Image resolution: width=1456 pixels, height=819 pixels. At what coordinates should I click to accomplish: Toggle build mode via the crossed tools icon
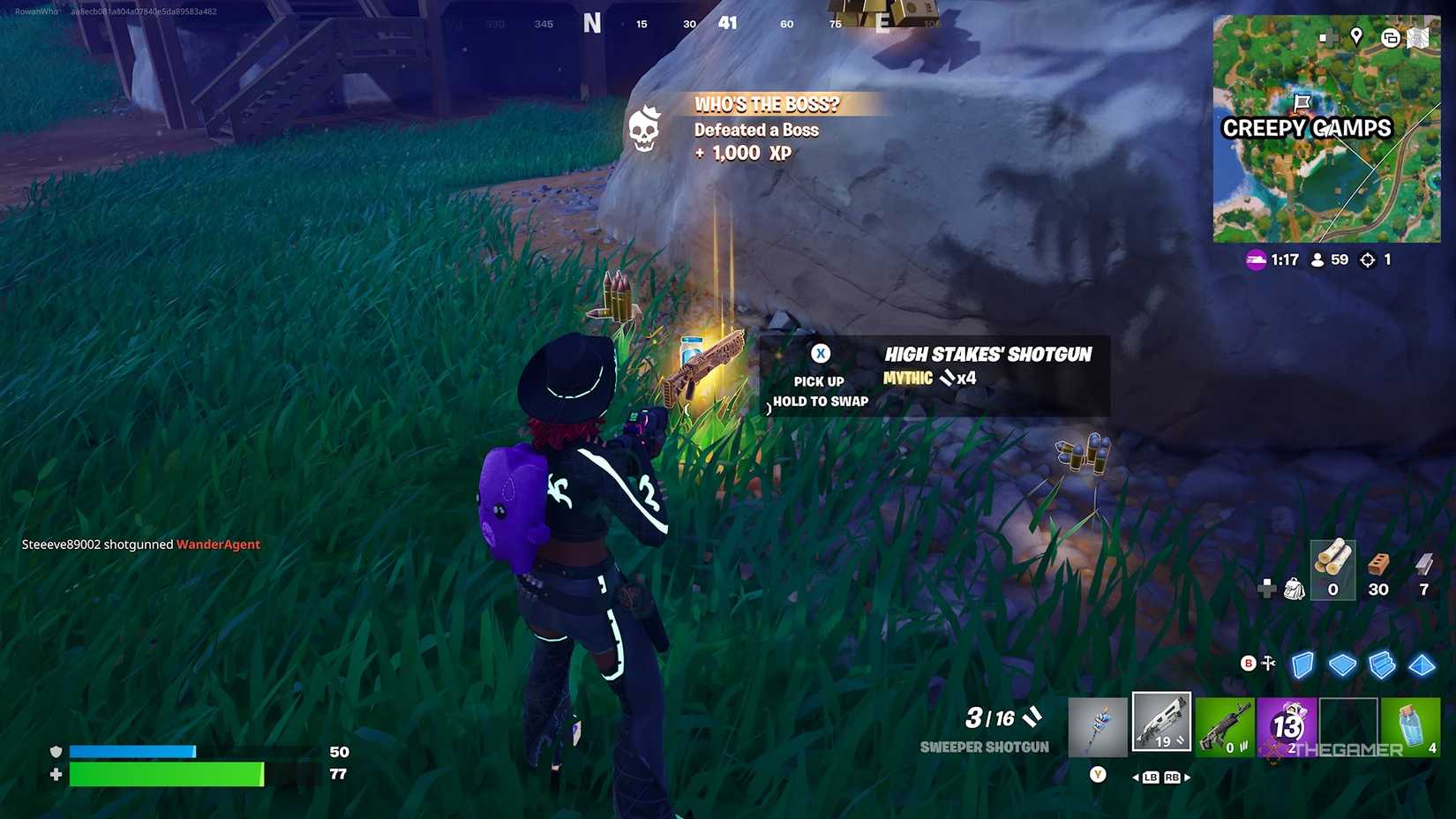pyautogui.click(x=1269, y=663)
